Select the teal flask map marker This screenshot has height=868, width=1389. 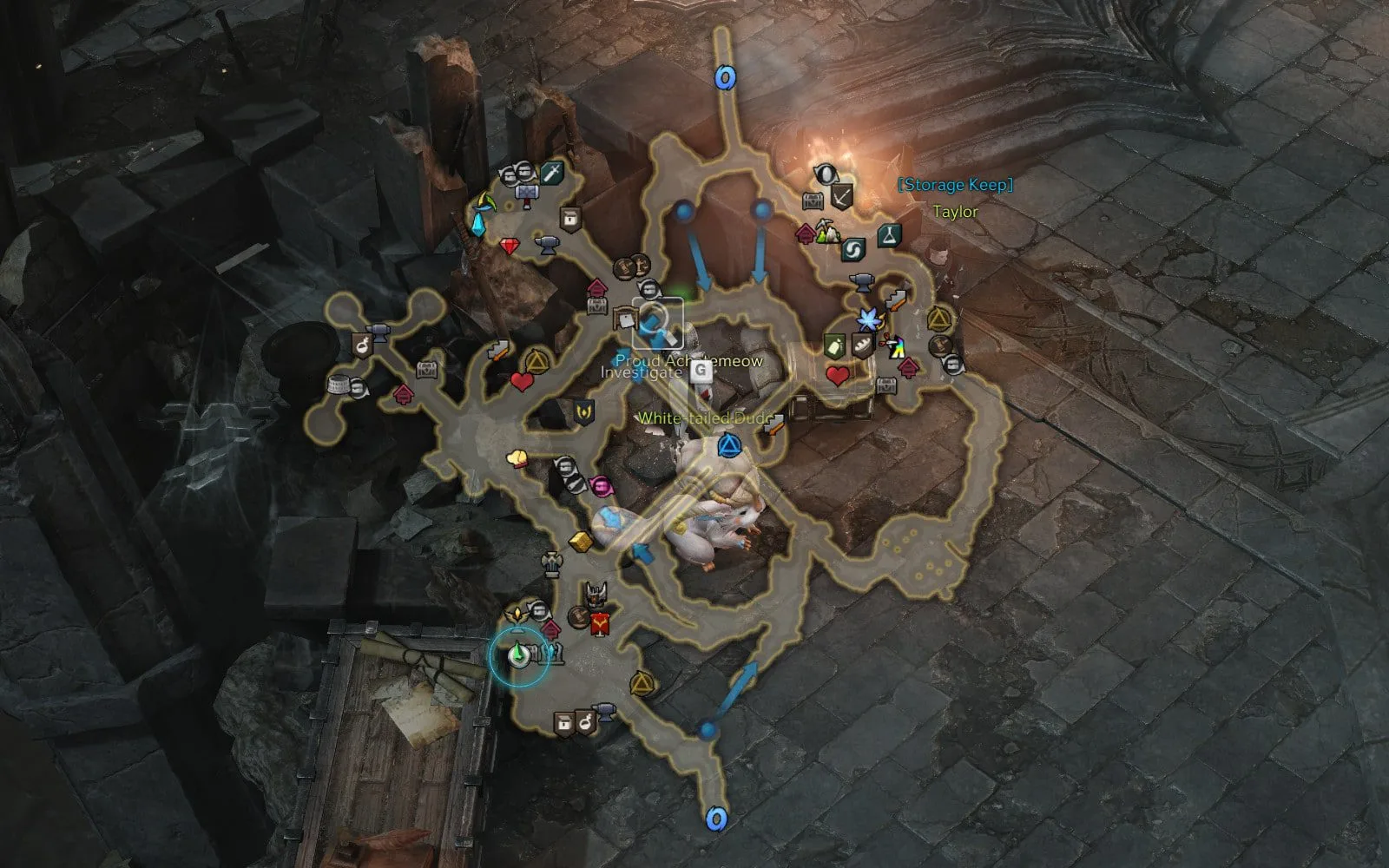[889, 233]
